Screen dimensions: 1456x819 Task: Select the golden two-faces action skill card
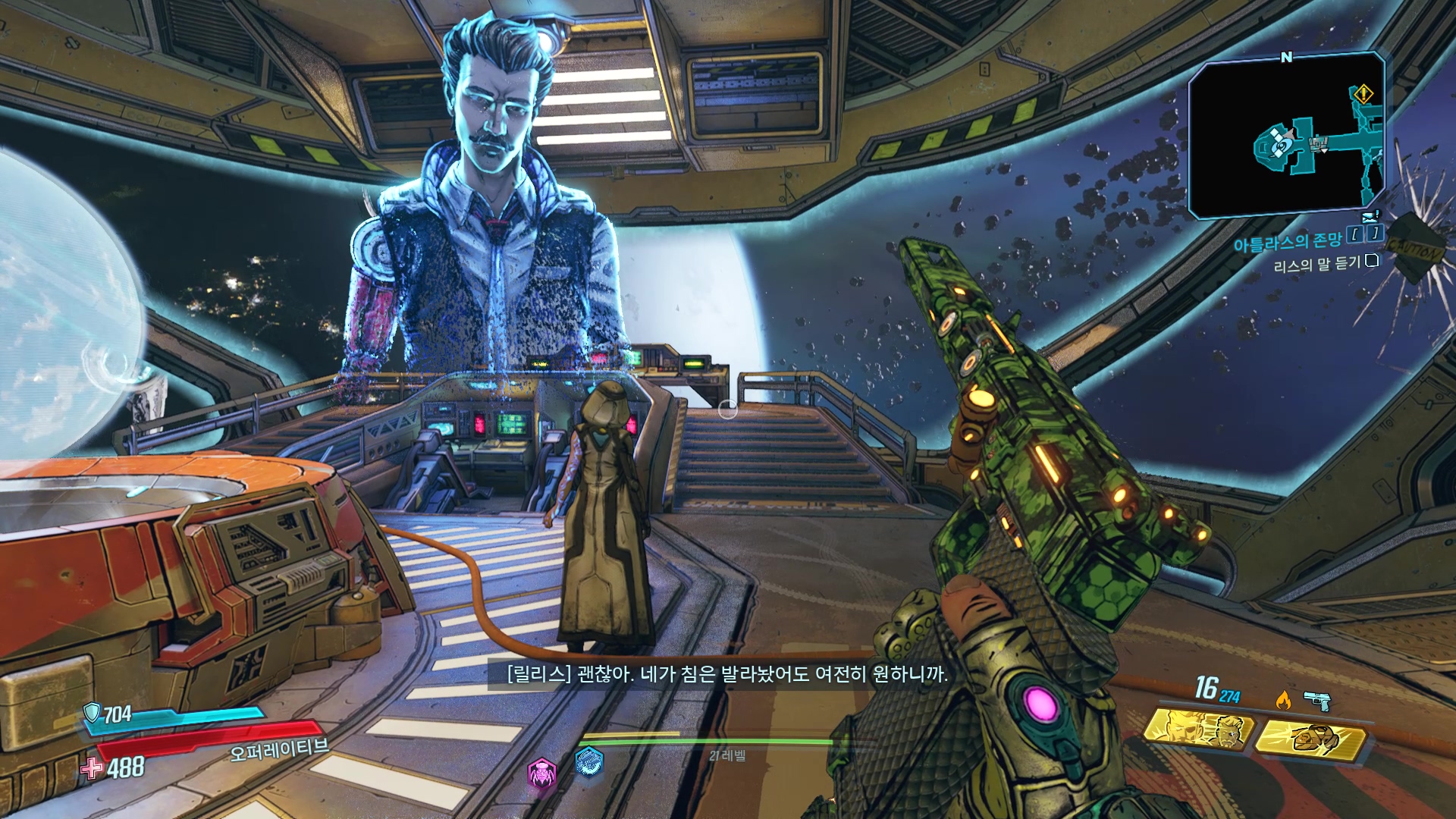(1198, 730)
